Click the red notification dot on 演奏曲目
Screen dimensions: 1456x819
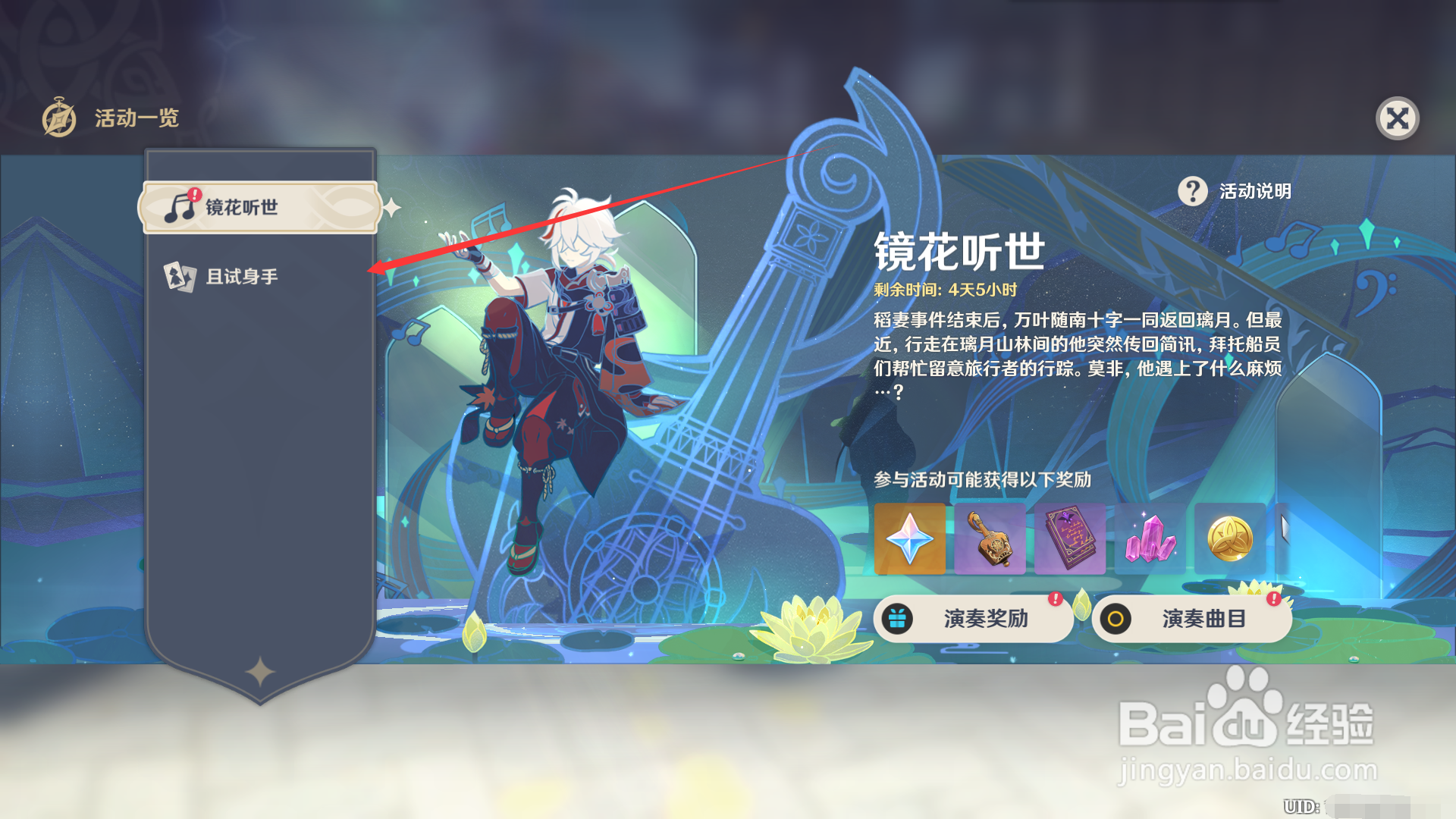1273,600
